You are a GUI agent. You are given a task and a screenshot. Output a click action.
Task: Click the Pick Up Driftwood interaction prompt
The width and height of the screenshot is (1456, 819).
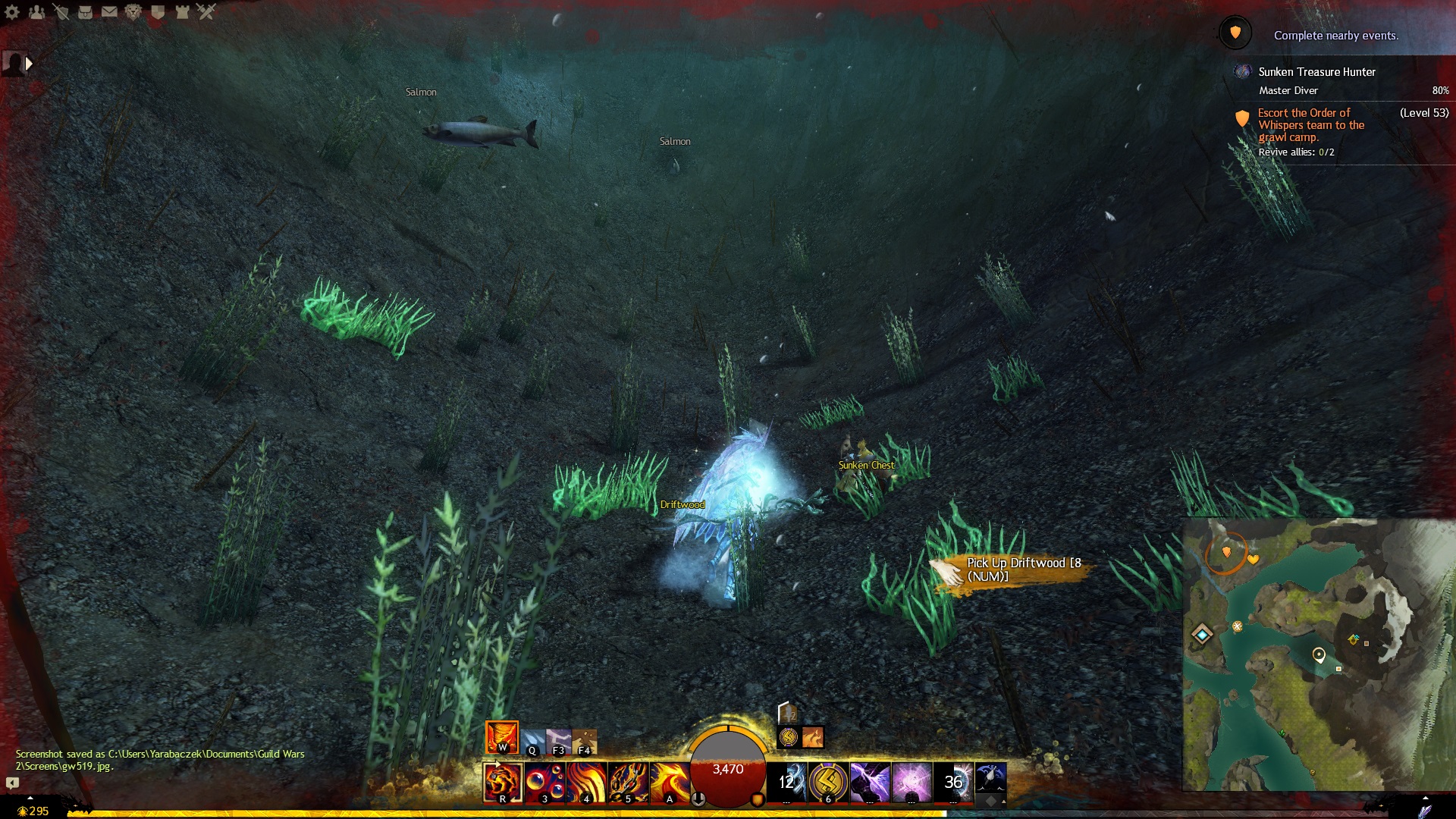point(1016,570)
